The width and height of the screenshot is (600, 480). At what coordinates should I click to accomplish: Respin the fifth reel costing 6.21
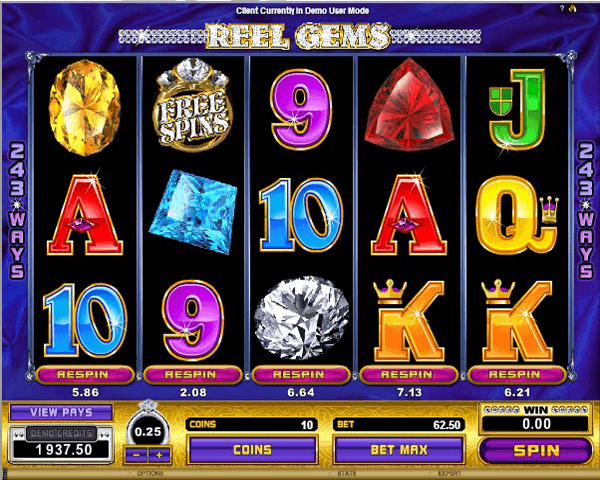pos(514,374)
